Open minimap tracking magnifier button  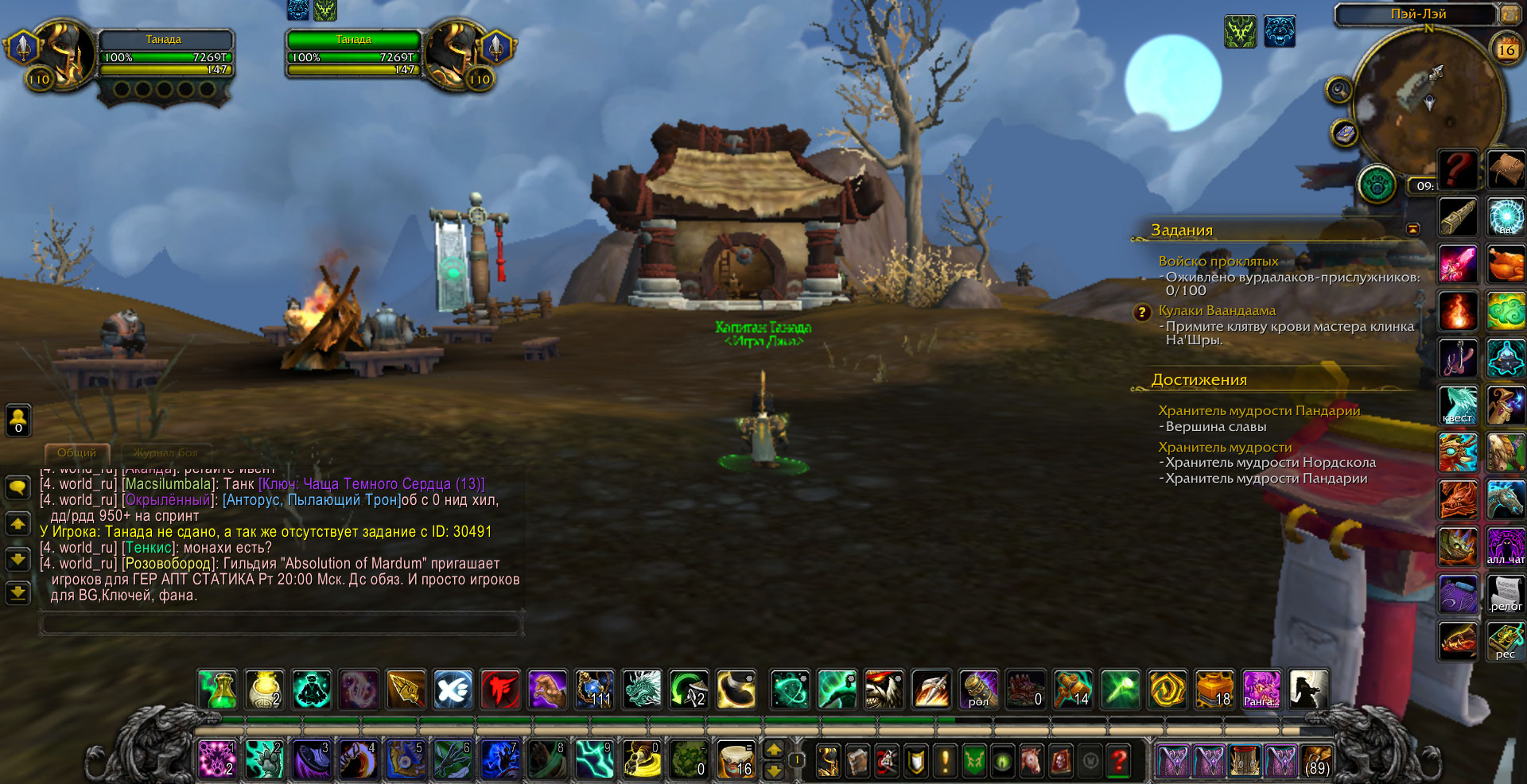point(1339,89)
